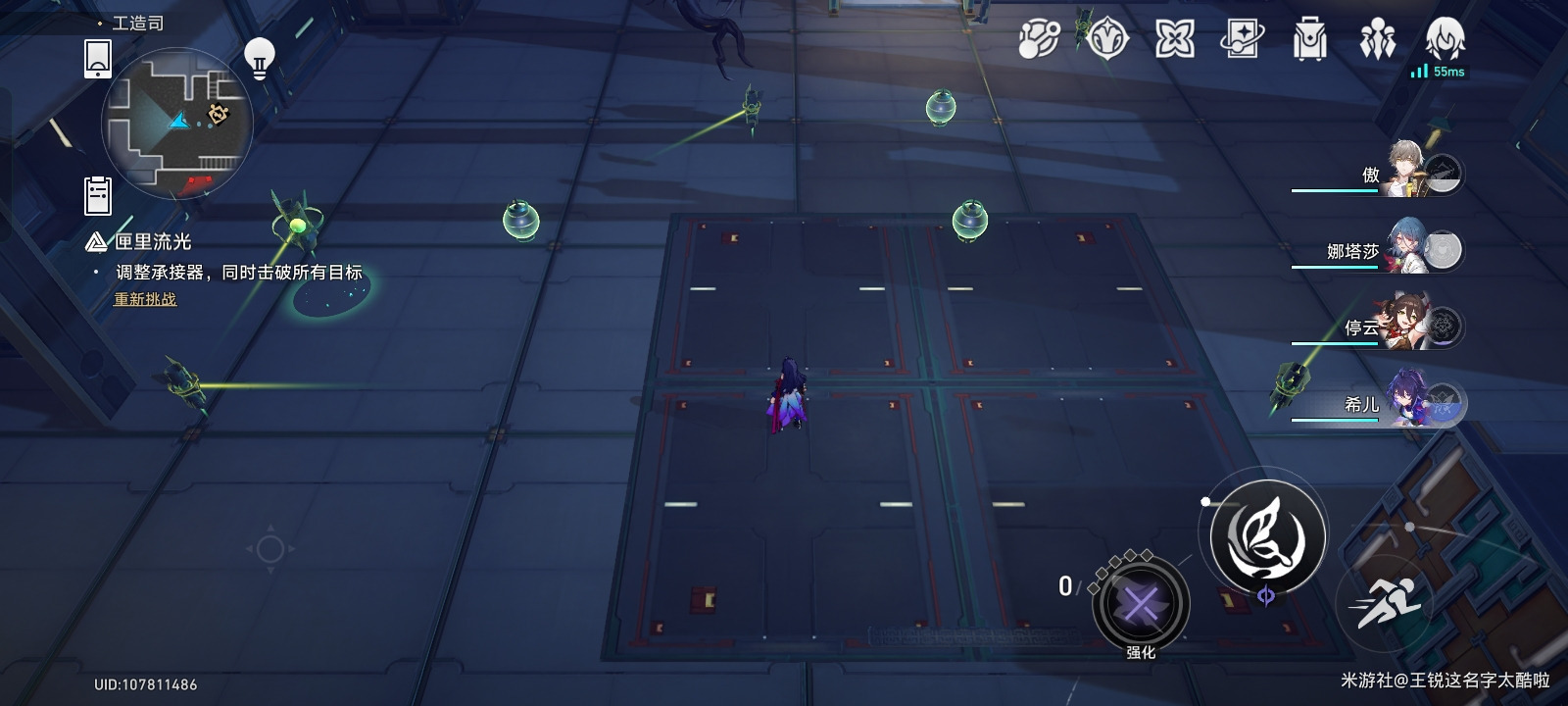Tap the lightbulb hint icon
The image size is (1568, 706).
(x=259, y=58)
